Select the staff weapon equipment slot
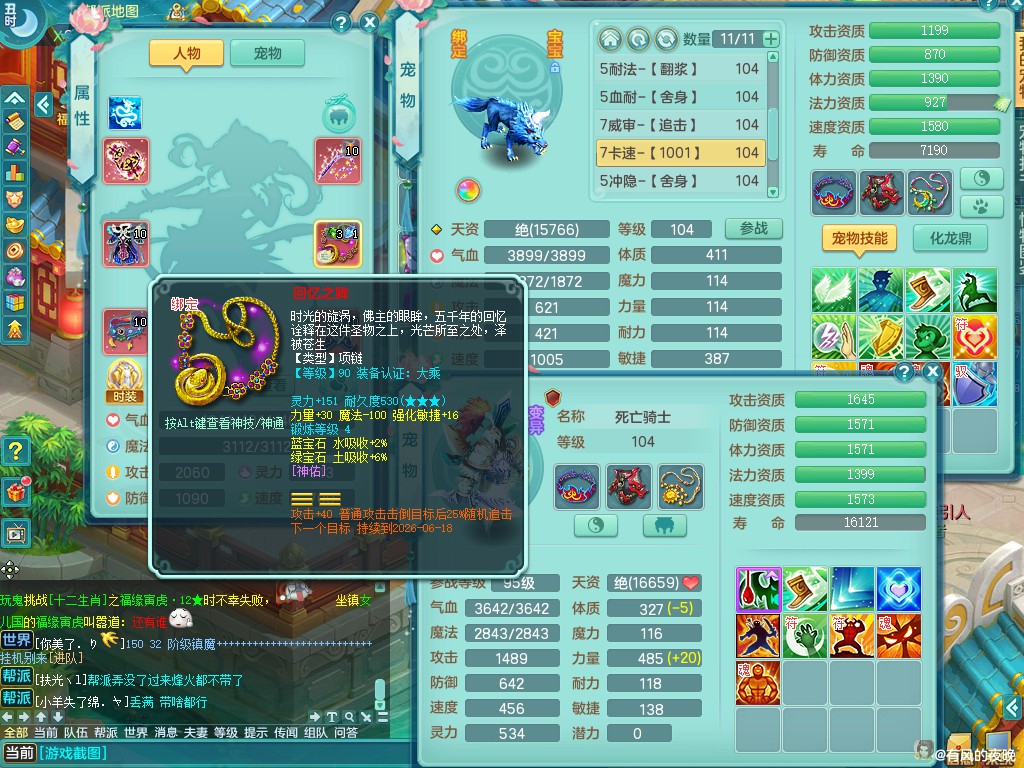 (337, 160)
